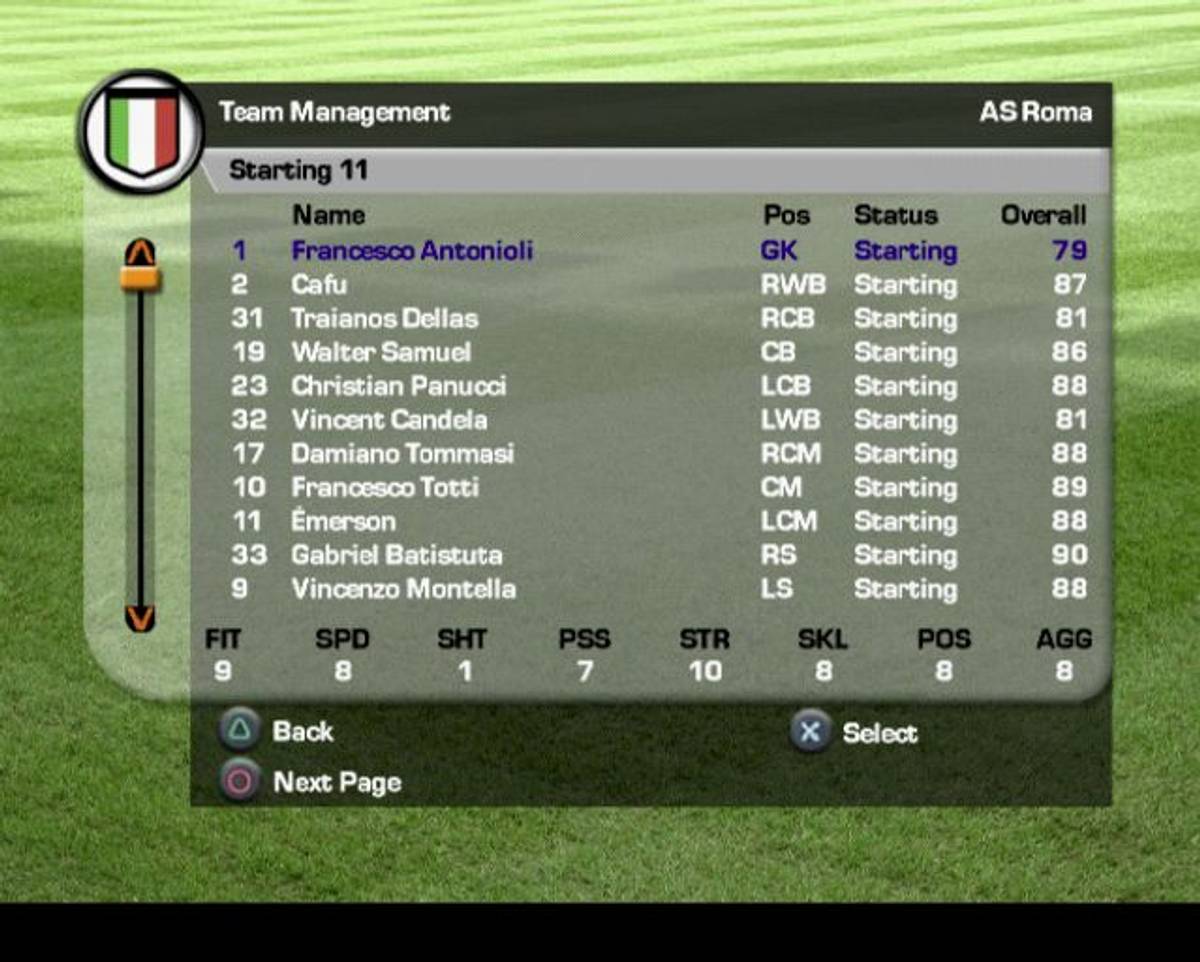The width and height of the screenshot is (1200, 962).
Task: Select Damiano Tommasi row
Action: pyautogui.click(x=402, y=454)
